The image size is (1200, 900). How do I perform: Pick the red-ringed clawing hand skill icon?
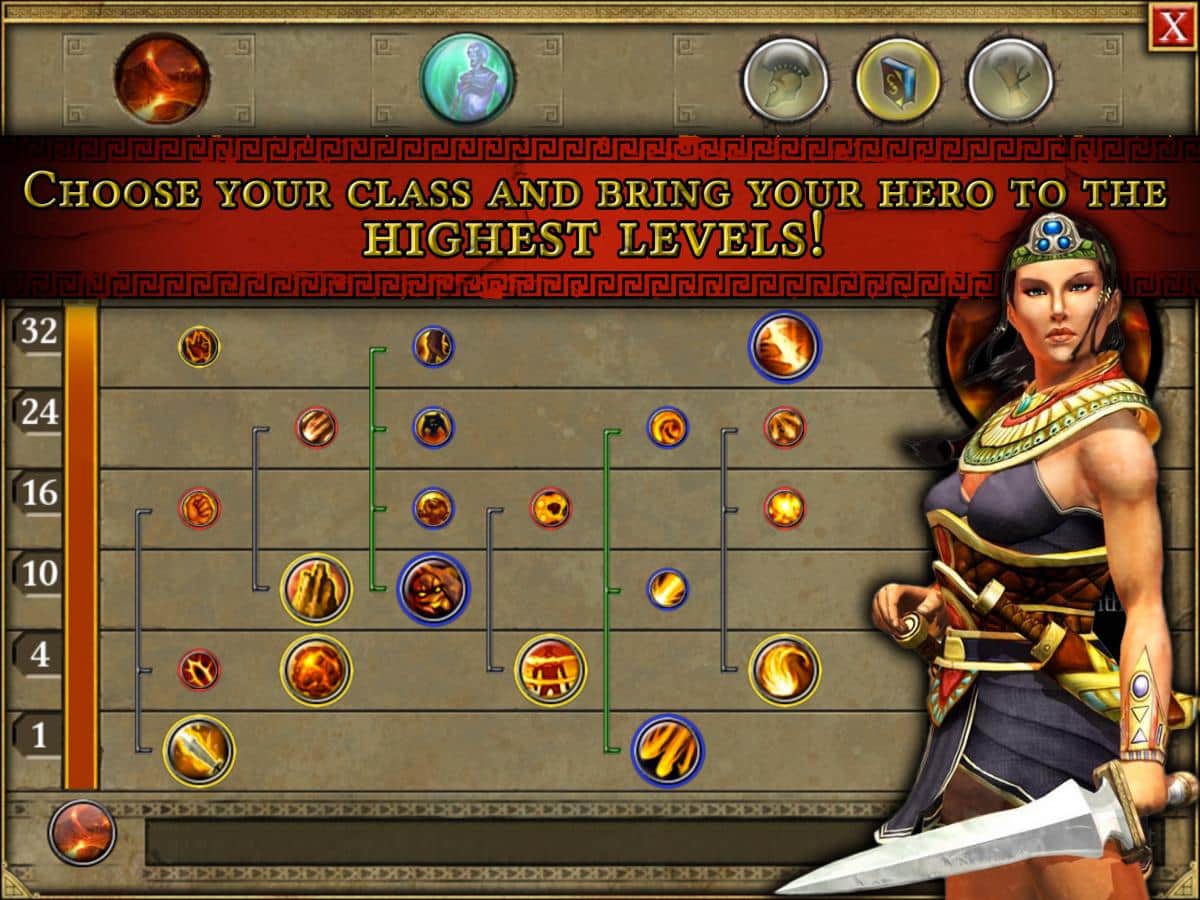[x=316, y=427]
